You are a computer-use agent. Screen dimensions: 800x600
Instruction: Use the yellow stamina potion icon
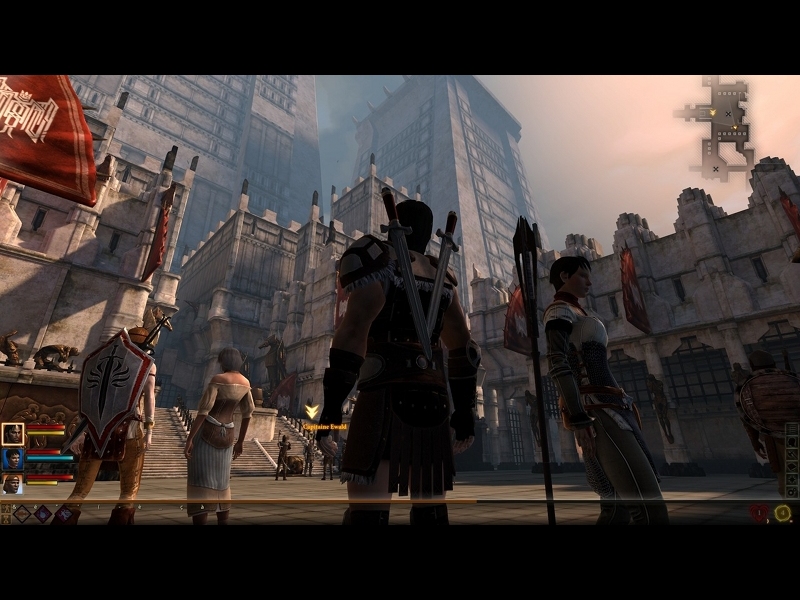782,513
